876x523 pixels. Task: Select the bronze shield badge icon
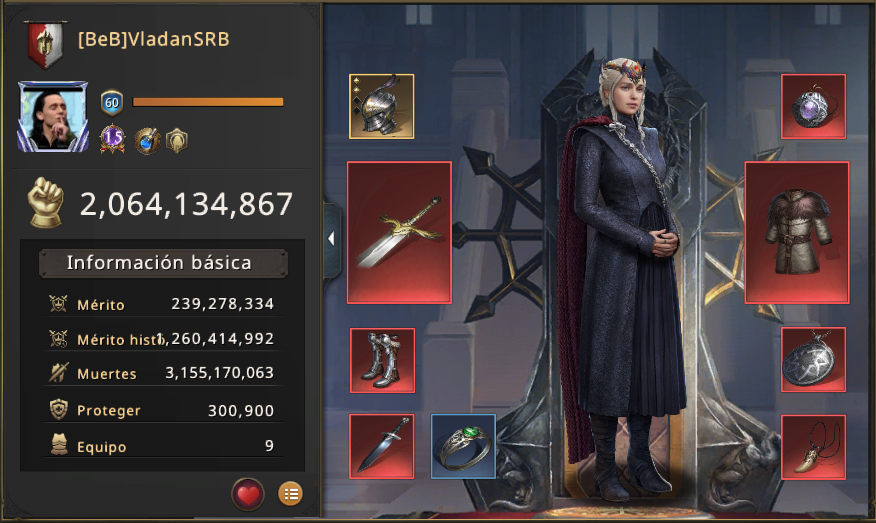pyautogui.click(x=177, y=140)
